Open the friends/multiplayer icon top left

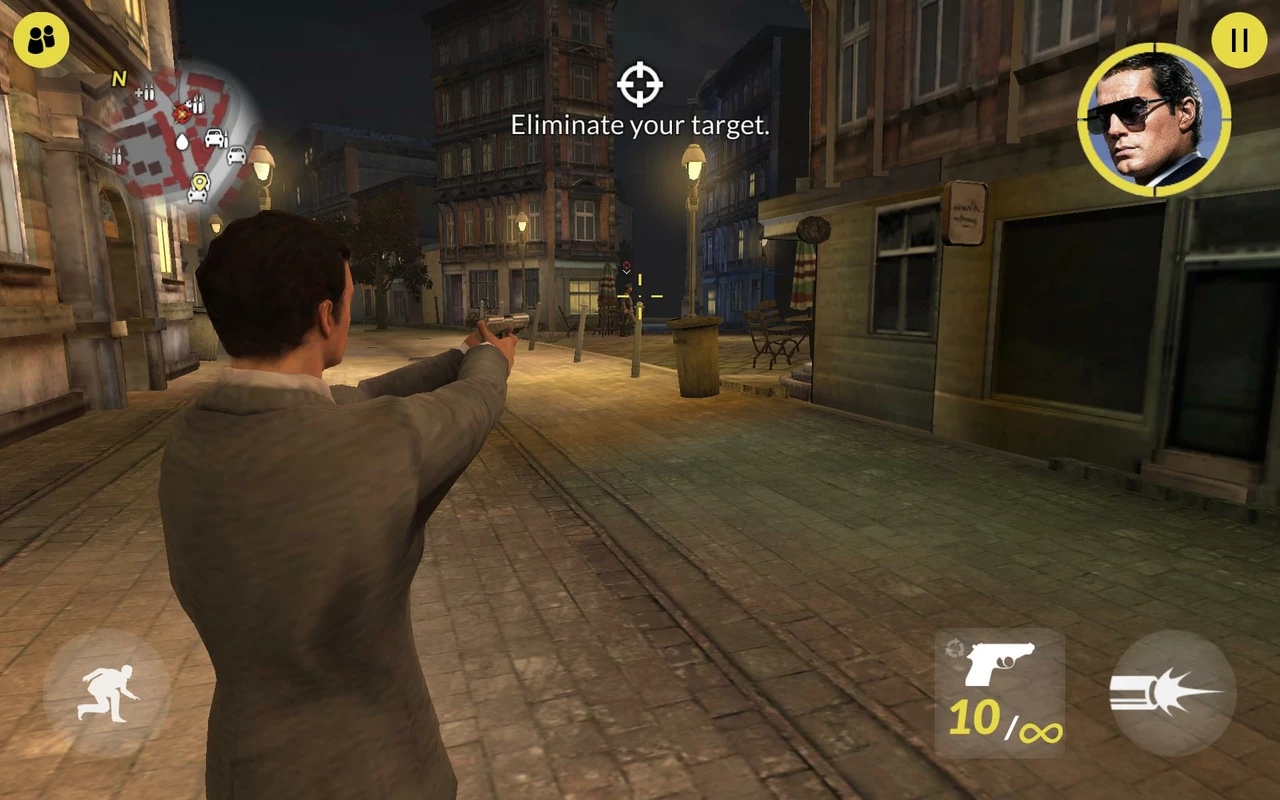[42, 41]
